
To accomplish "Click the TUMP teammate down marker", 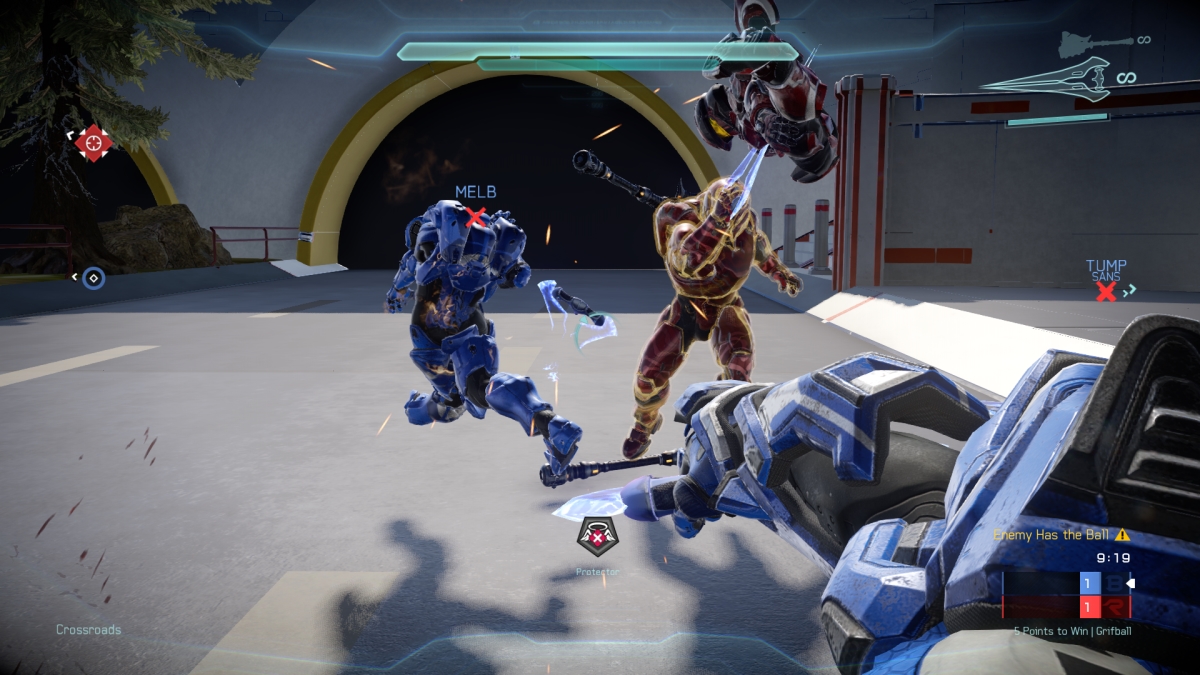I will pyautogui.click(x=1105, y=291).
